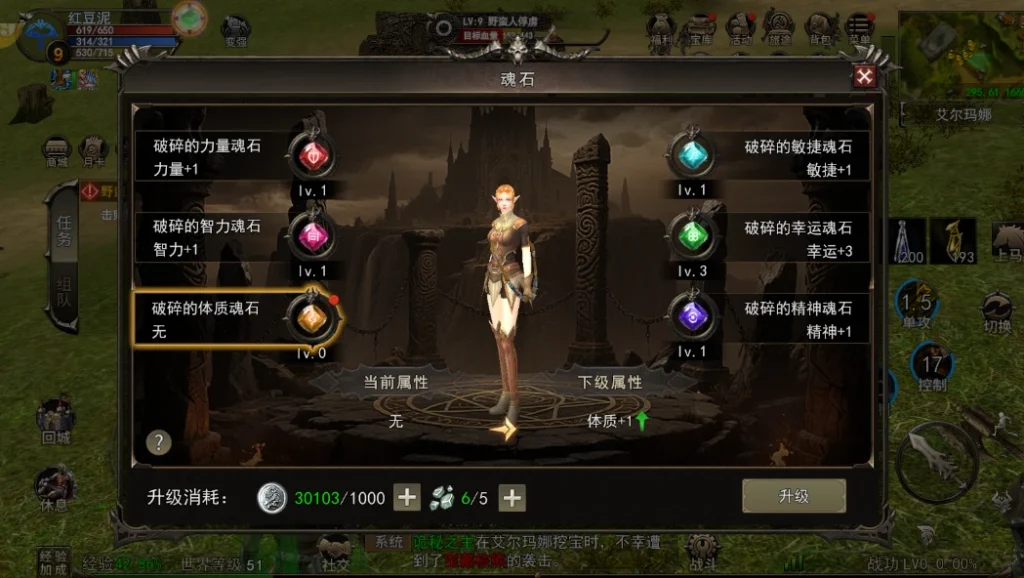The height and width of the screenshot is (578, 1024).
Task: Tap the 切换 switch button
Action: coord(996,312)
